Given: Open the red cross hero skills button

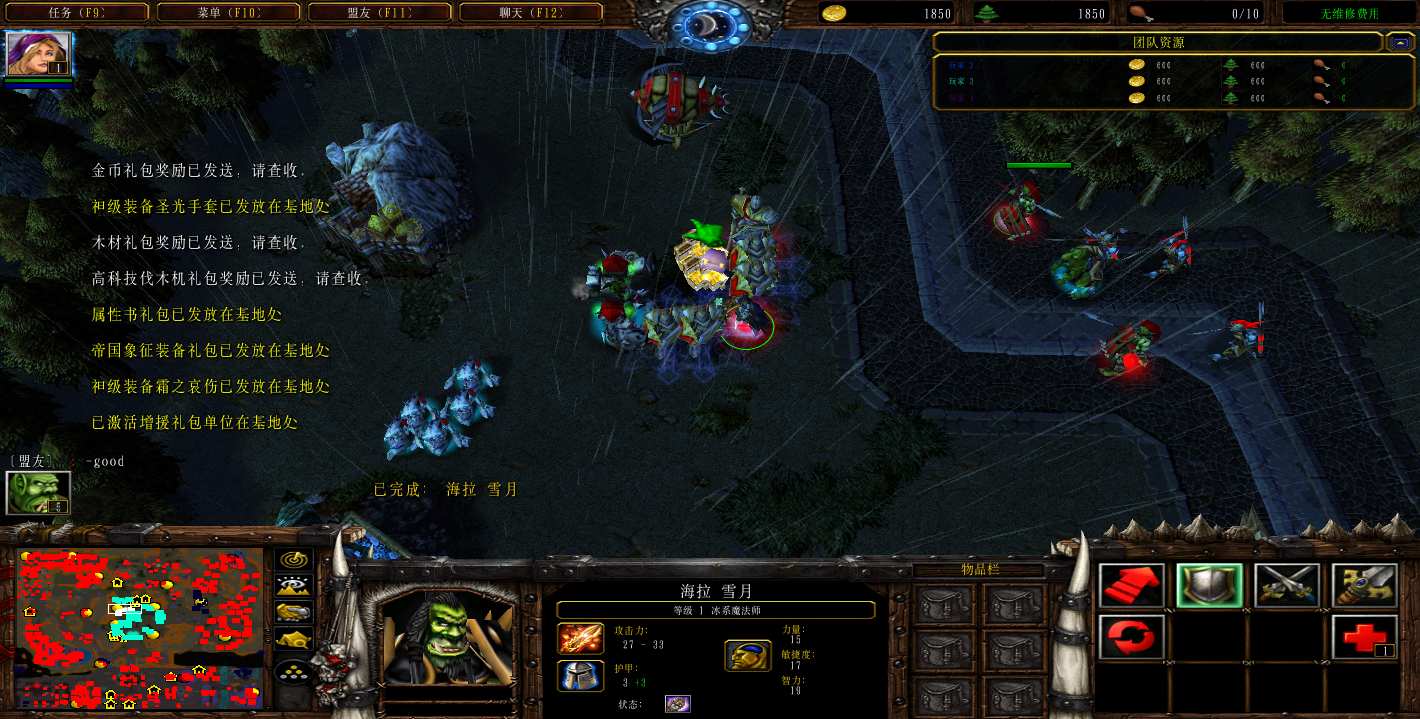Looking at the screenshot, I should pyautogui.click(x=1364, y=637).
